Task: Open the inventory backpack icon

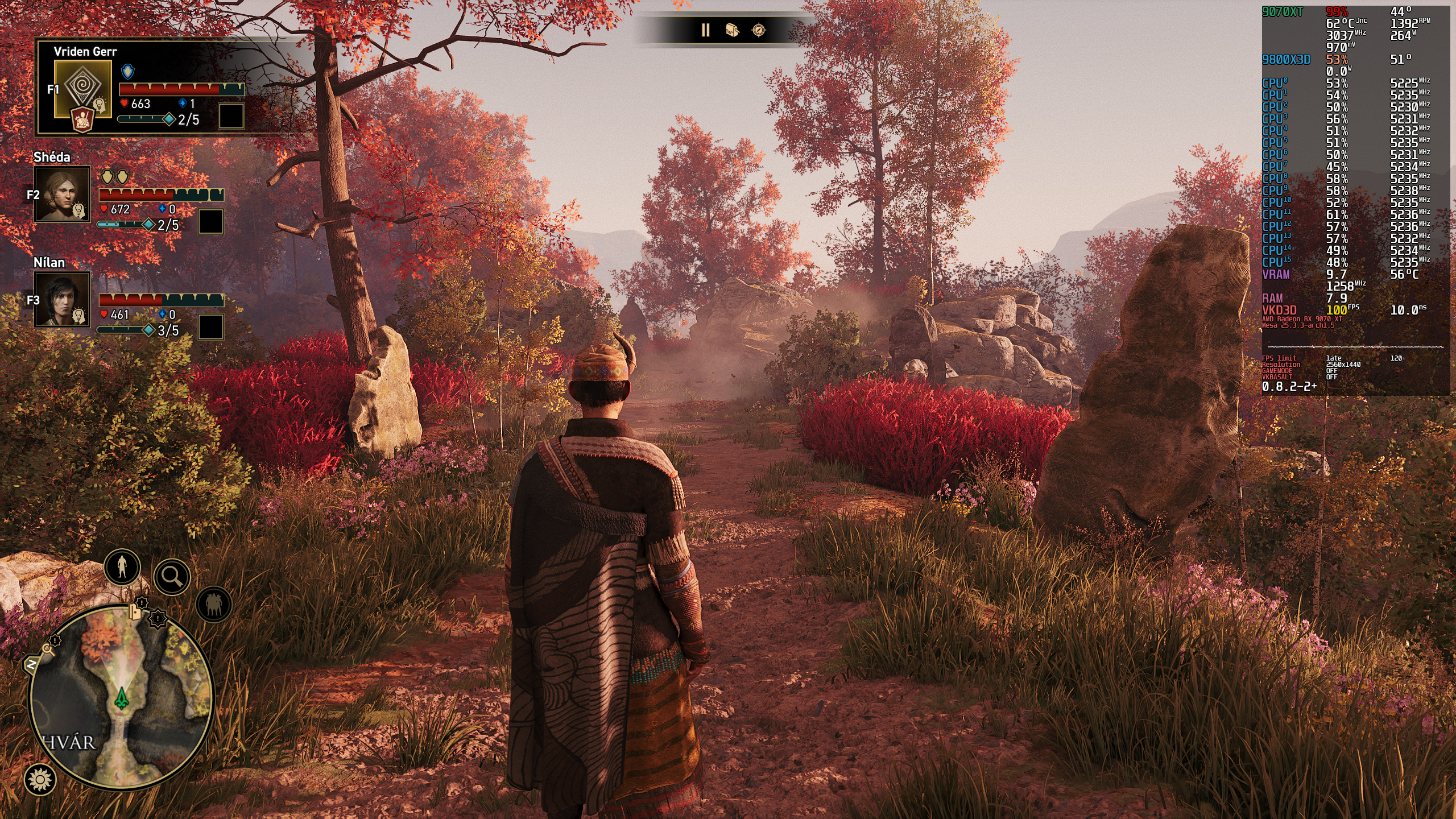Action: tap(732, 30)
